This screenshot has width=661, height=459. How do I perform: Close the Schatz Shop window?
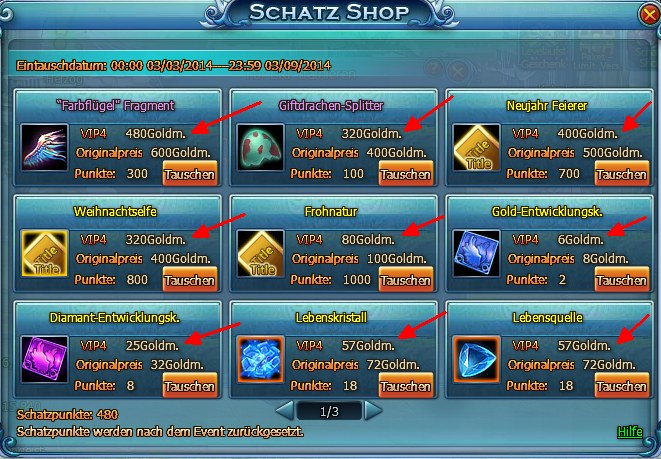coord(649,14)
